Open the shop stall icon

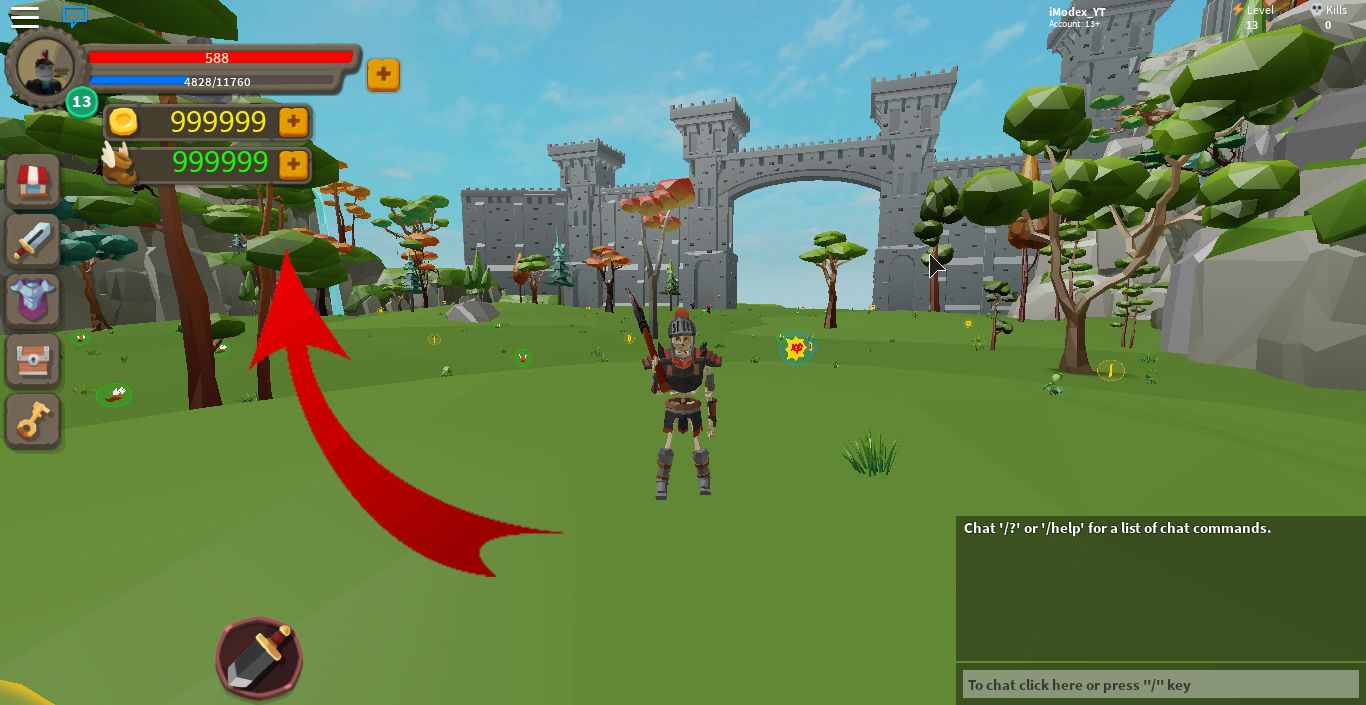(x=34, y=181)
